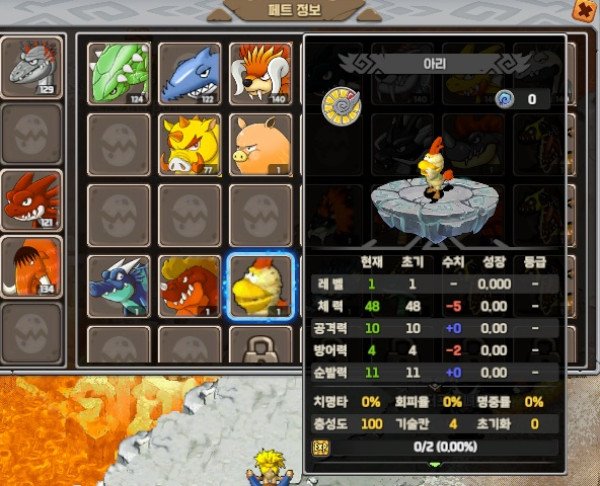Image resolution: width=600 pixels, height=486 pixels.
Task: Choose the red dragon party pet
Action: (x=31, y=199)
